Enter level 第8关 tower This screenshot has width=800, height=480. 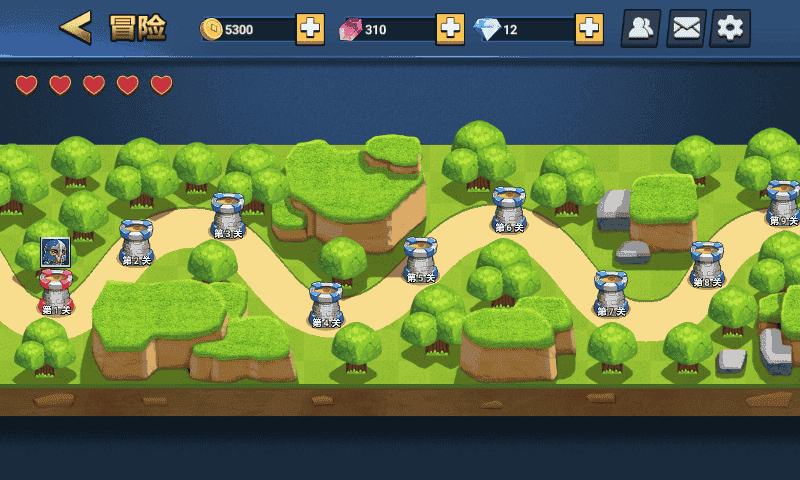pyautogui.click(x=707, y=263)
